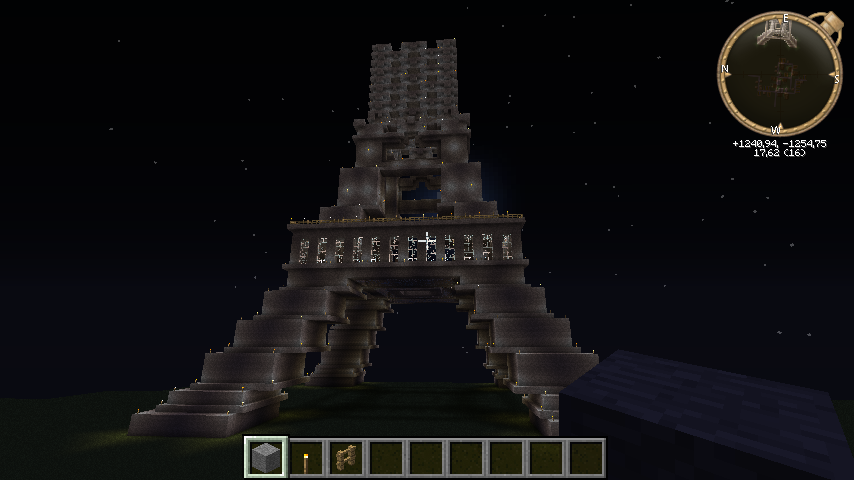
Task: Select the wooden fence hotbar slot
Action: click(346, 458)
